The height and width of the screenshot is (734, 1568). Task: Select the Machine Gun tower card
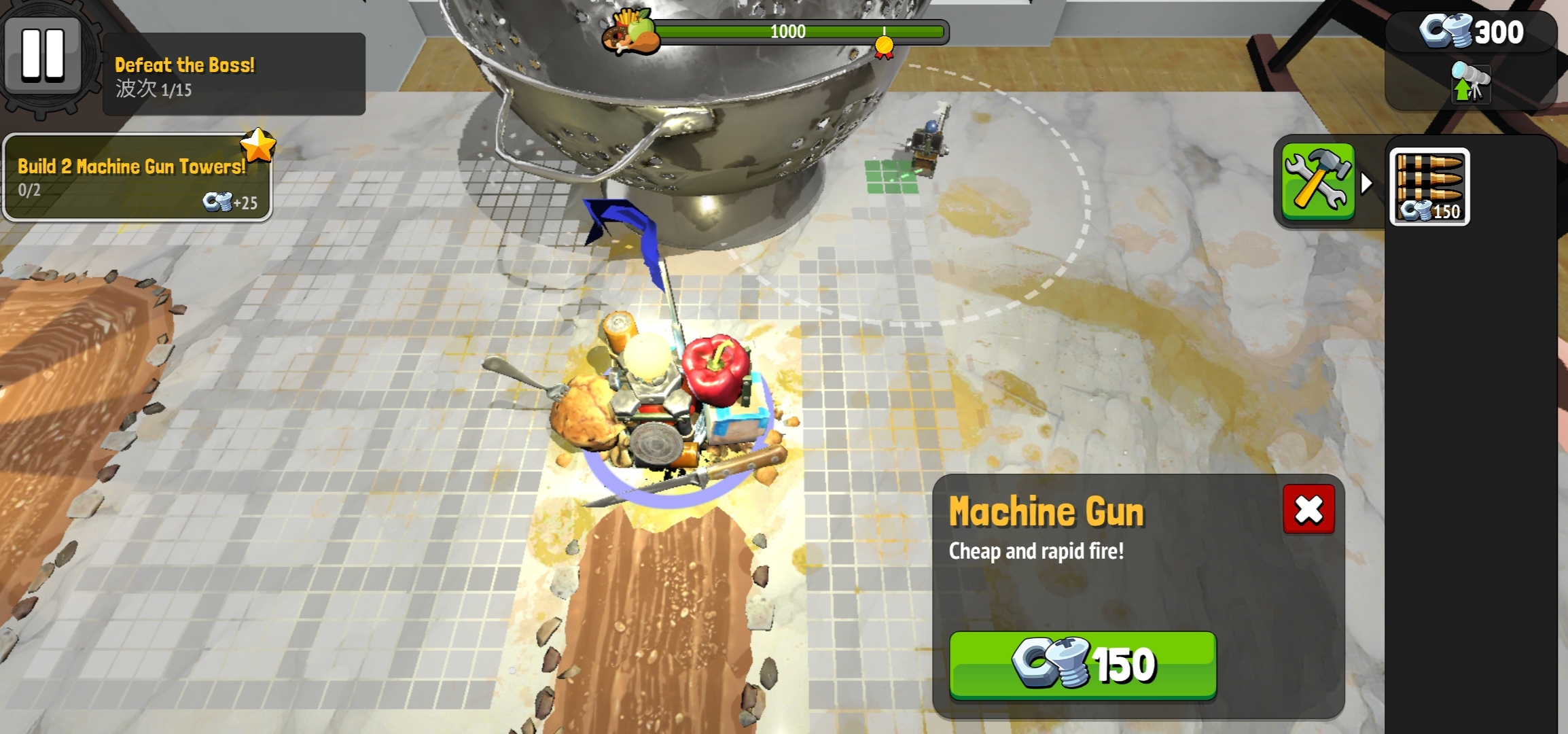(1429, 186)
